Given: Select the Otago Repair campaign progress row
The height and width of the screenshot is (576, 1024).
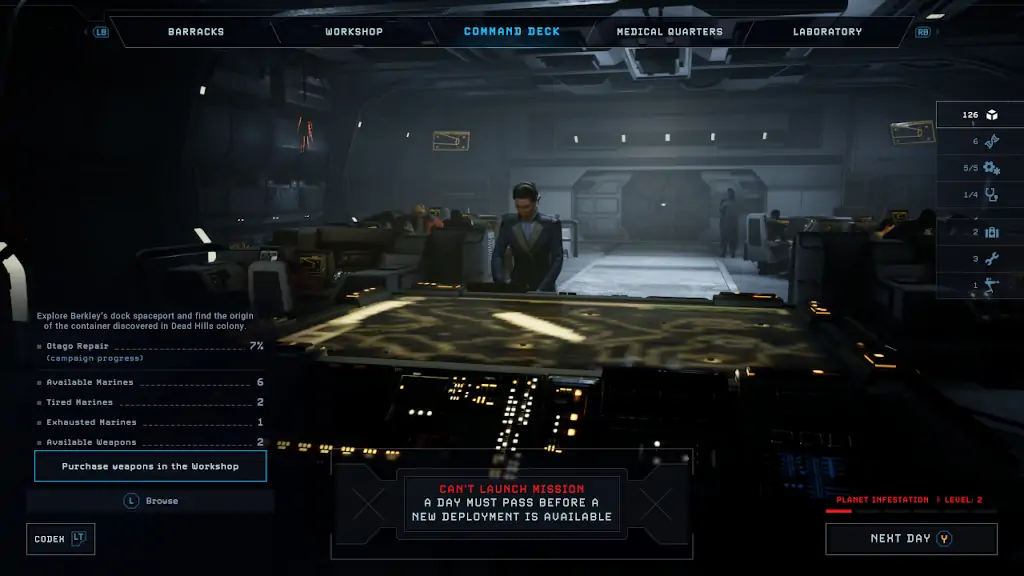Looking at the screenshot, I should click(150, 351).
